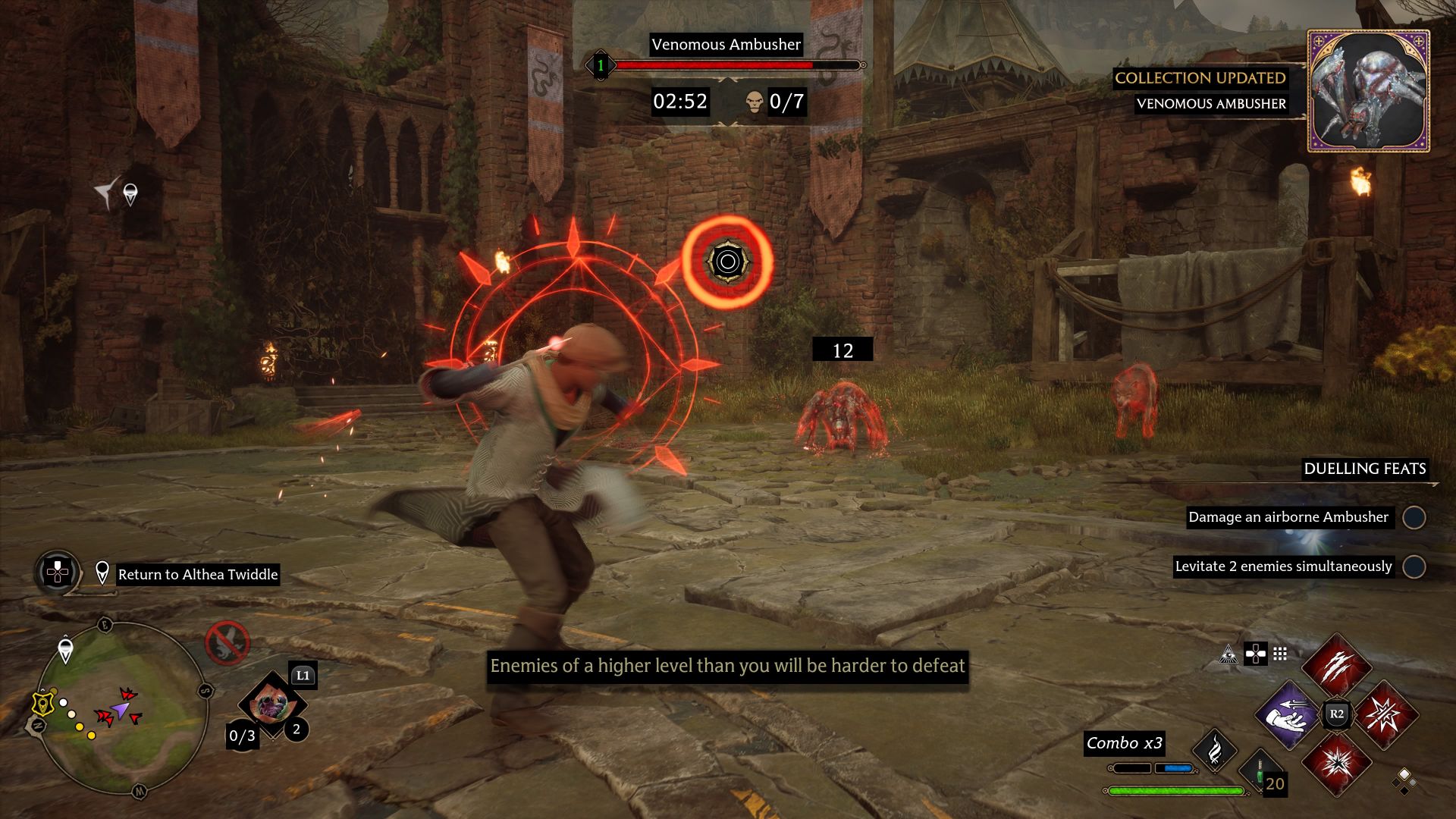Click the spell set selector diamonds
The height and width of the screenshot is (819, 1456).
point(1404,780)
